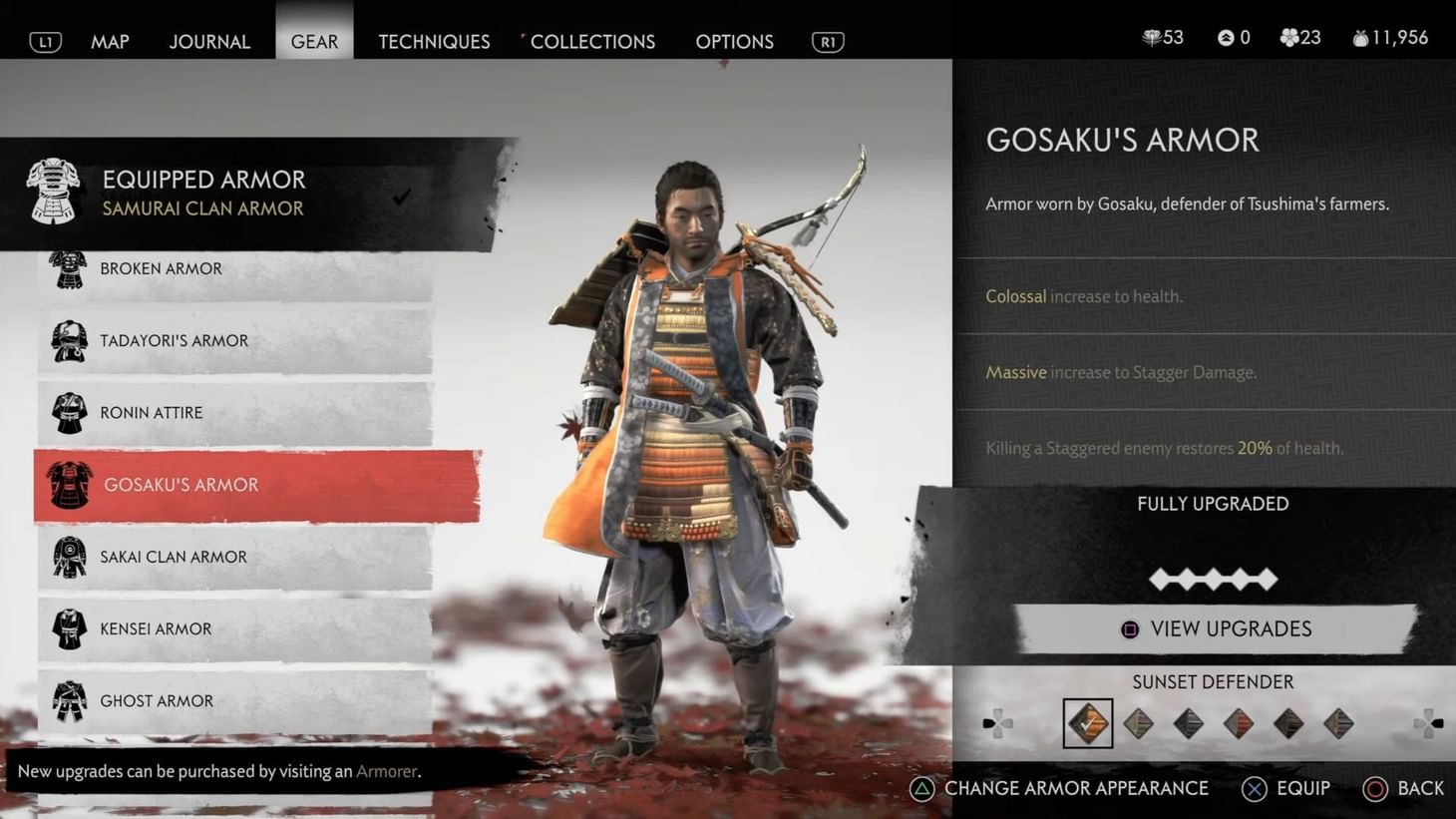Click the Armorer link in the bottom notice
The height and width of the screenshot is (819, 1456).
386,771
